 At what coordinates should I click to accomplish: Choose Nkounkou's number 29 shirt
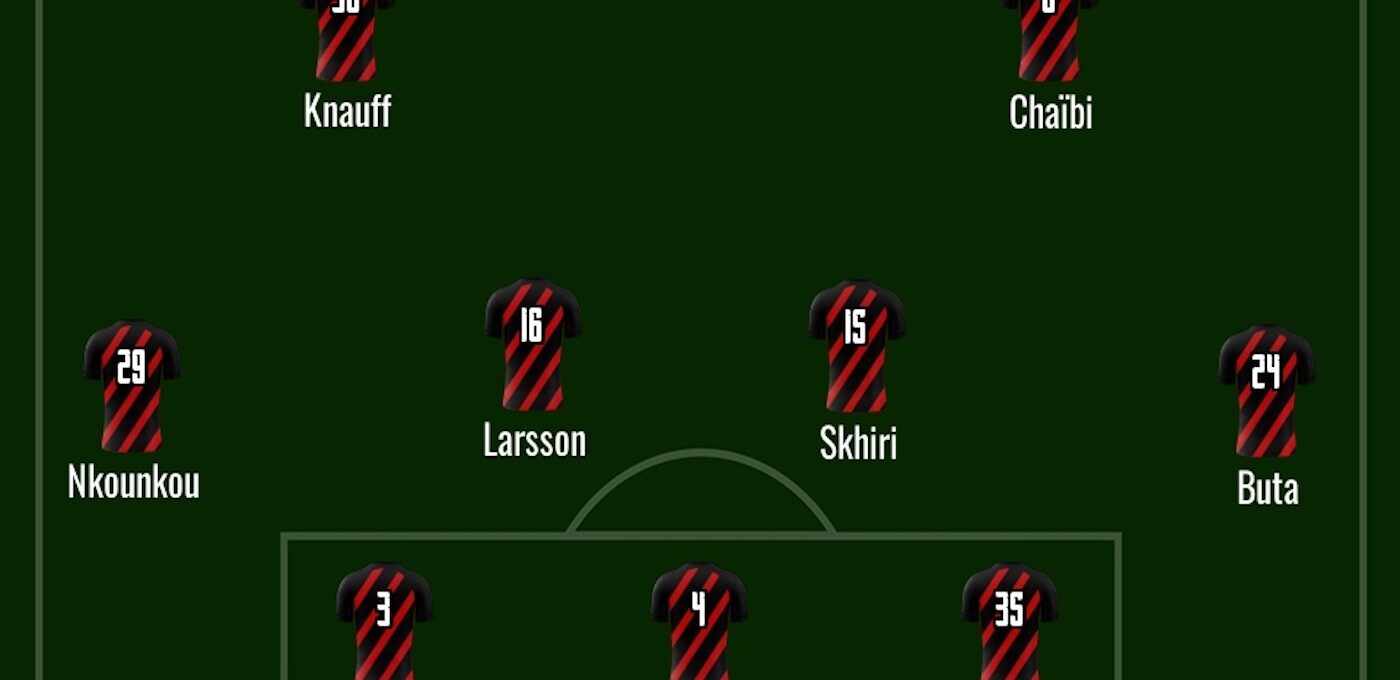[132, 386]
